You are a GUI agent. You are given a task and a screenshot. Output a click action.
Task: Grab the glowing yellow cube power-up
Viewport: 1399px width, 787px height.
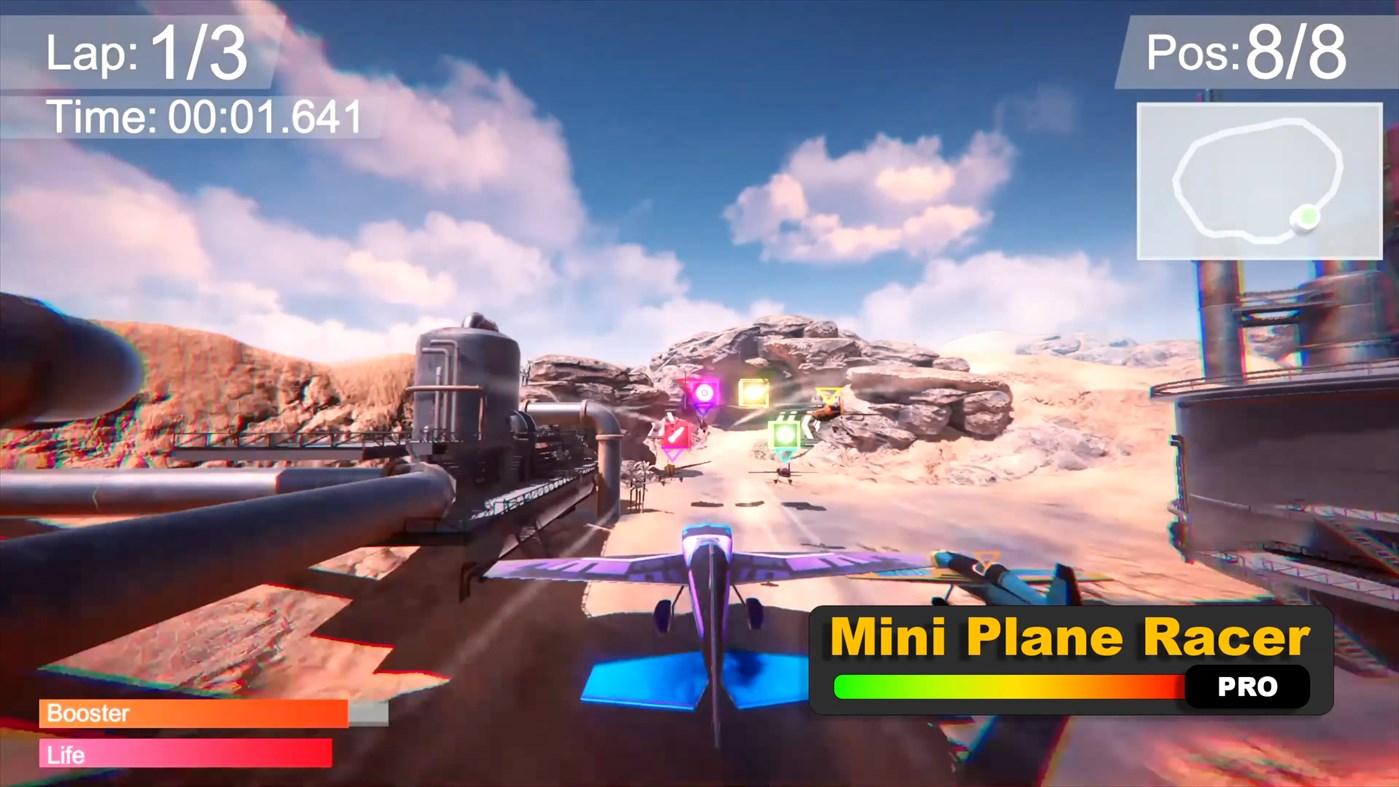click(x=755, y=394)
